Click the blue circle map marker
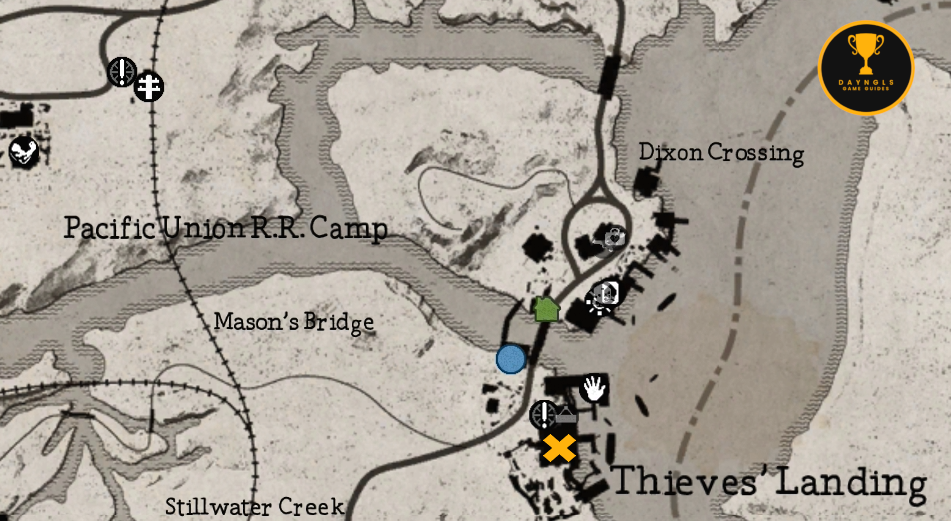 pos(511,358)
